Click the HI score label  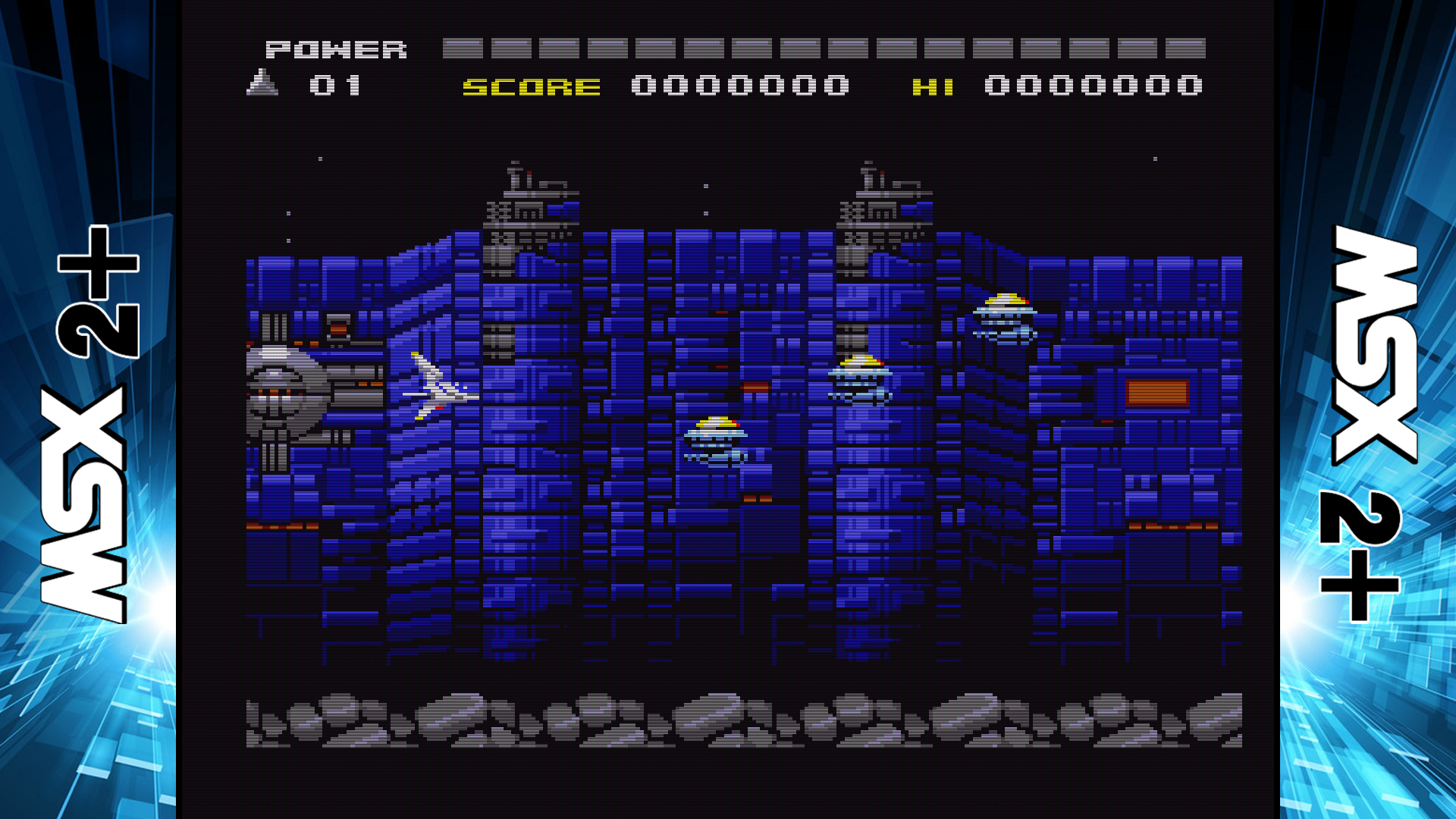pos(934,86)
